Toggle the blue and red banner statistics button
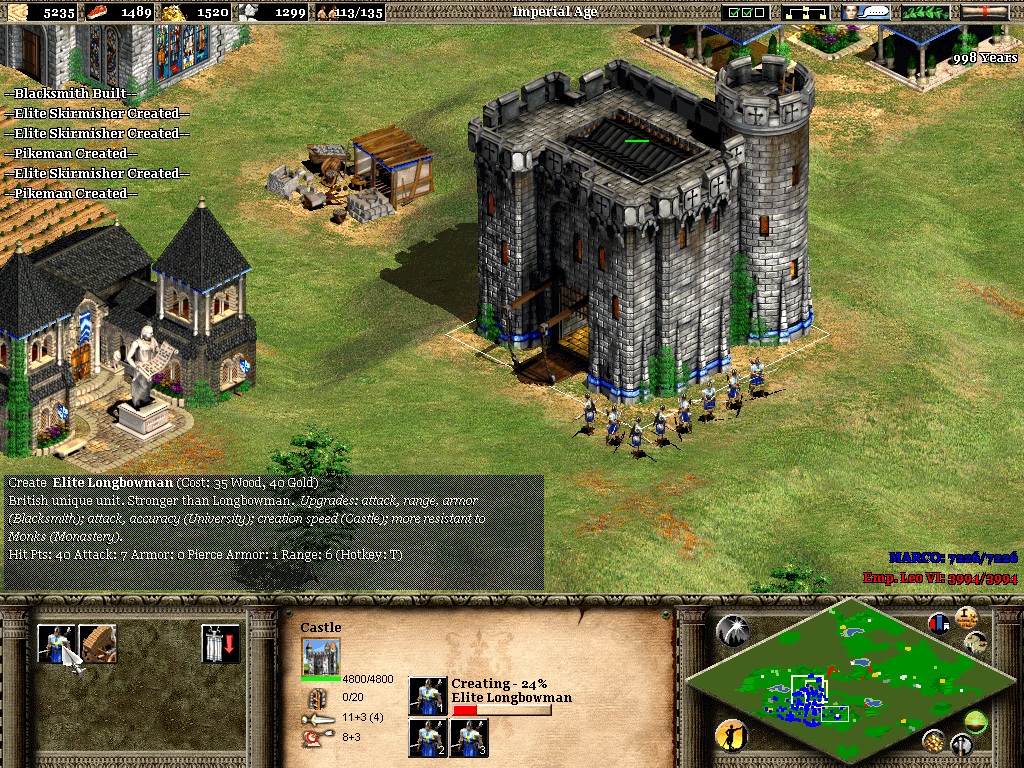The height and width of the screenshot is (768, 1024). 939,623
